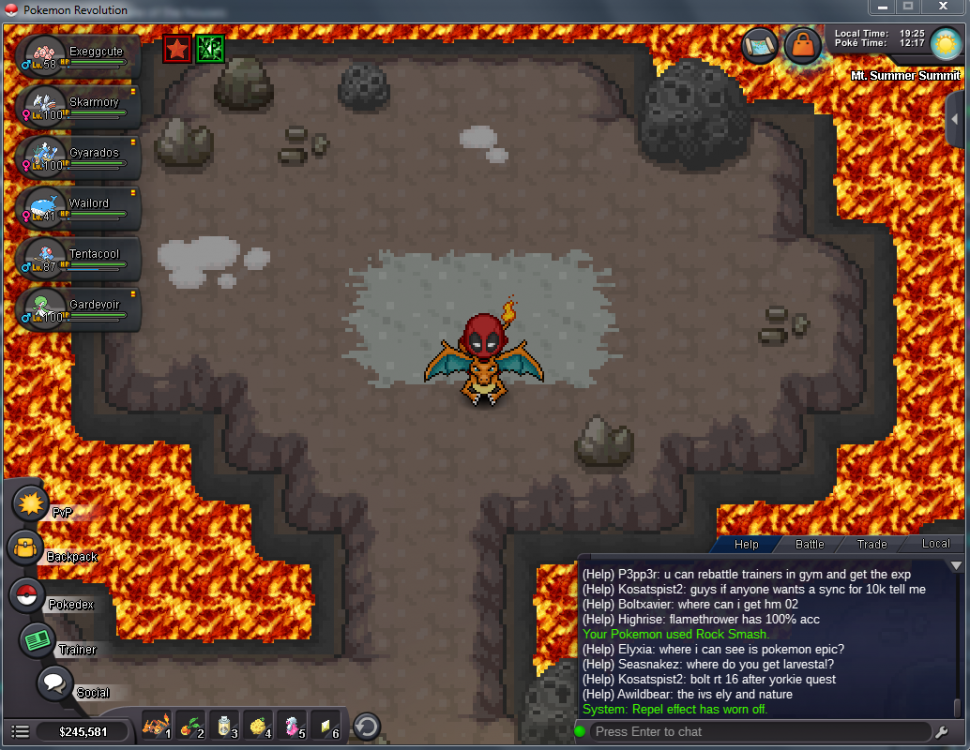The image size is (970, 750).
Task: Open the Social menu
Action: [55, 684]
